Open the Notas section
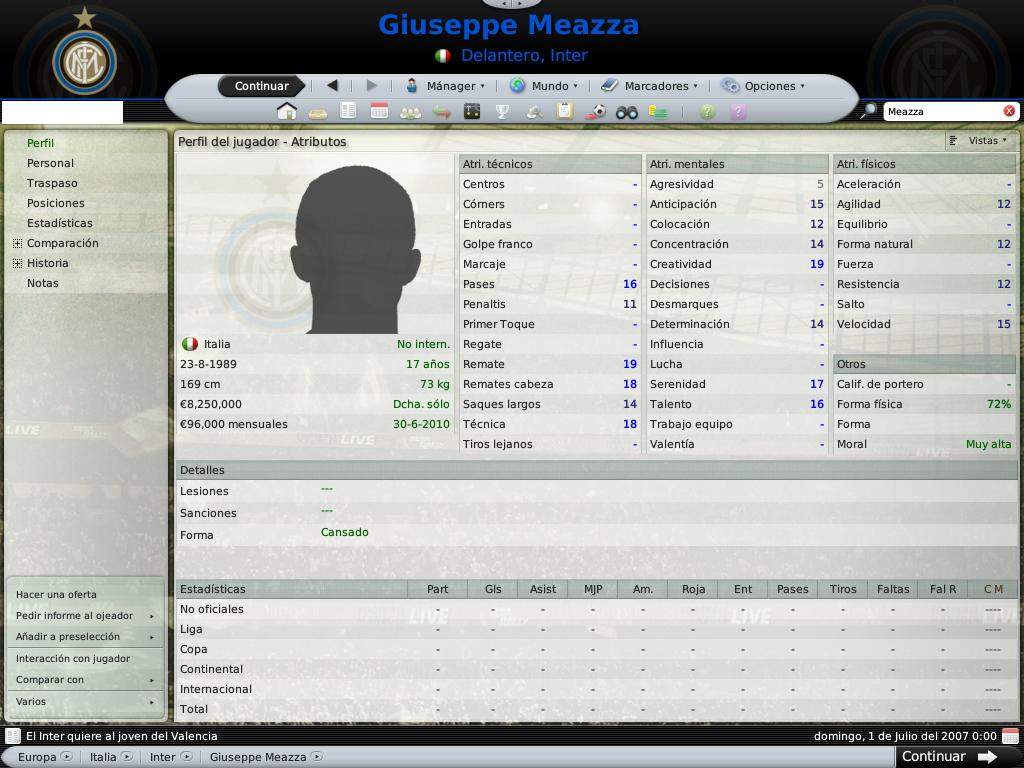 (x=43, y=283)
